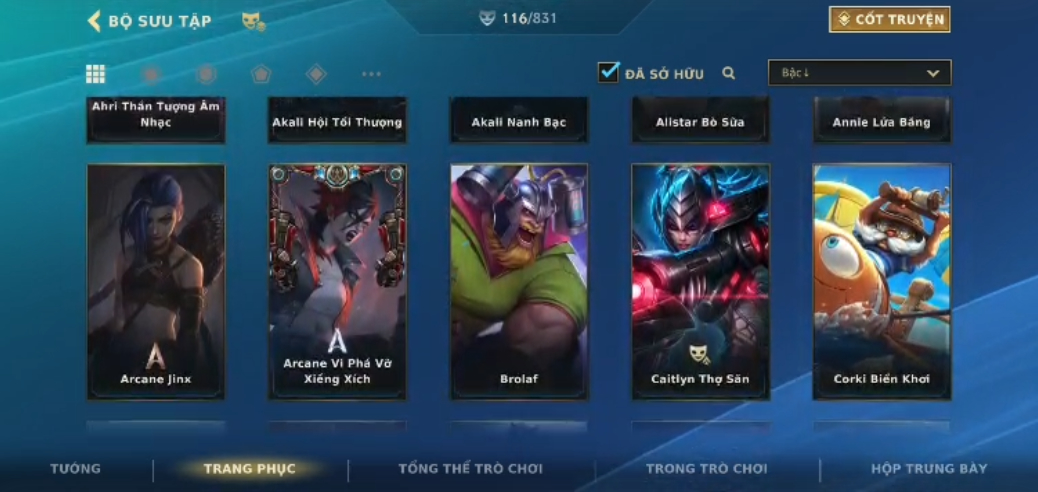Go to the Trong Trò Chơi tab
Image resolution: width=1038 pixels, height=492 pixels.
pos(706,469)
